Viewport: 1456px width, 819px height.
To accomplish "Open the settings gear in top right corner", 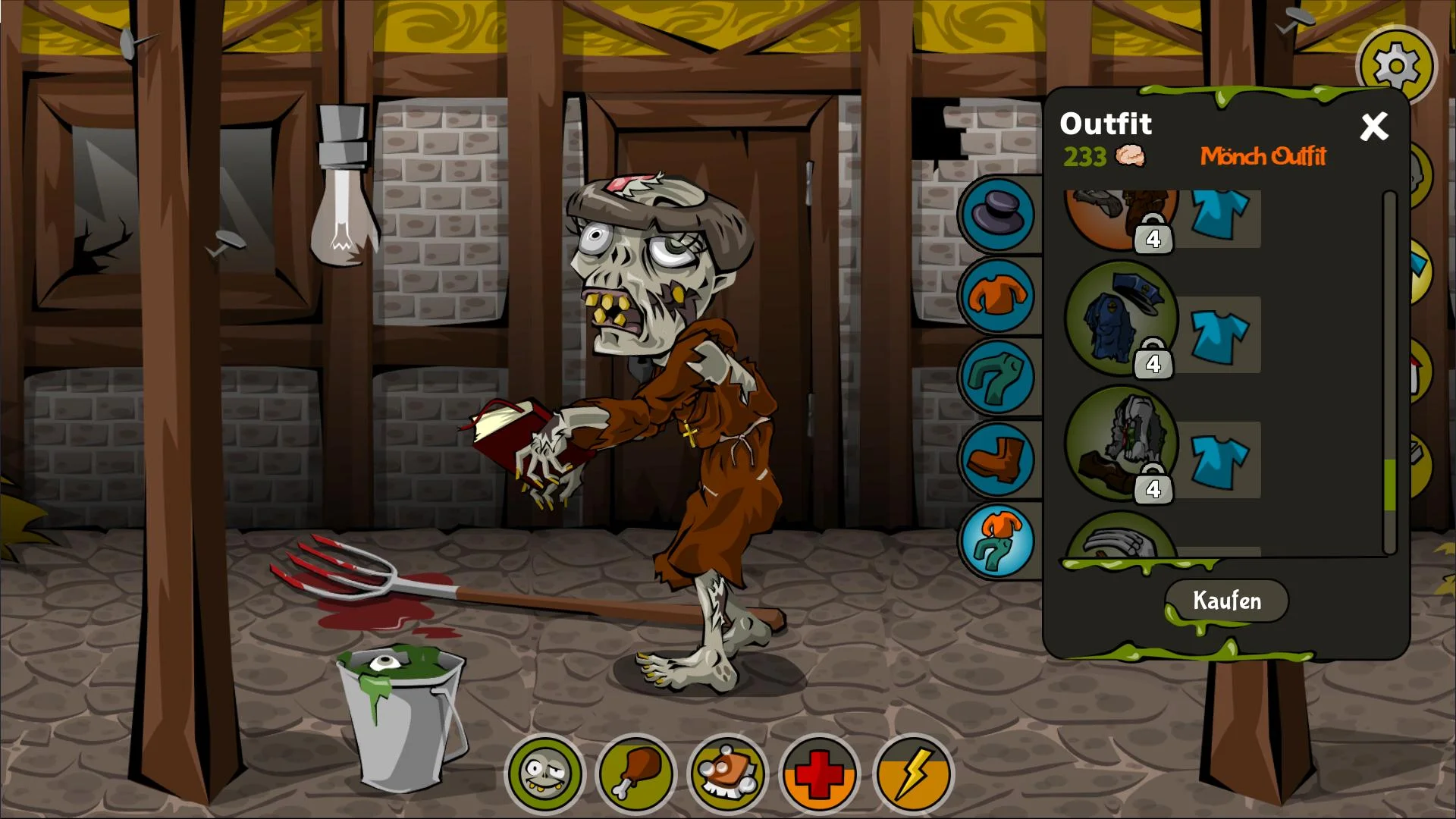I will point(1396,65).
